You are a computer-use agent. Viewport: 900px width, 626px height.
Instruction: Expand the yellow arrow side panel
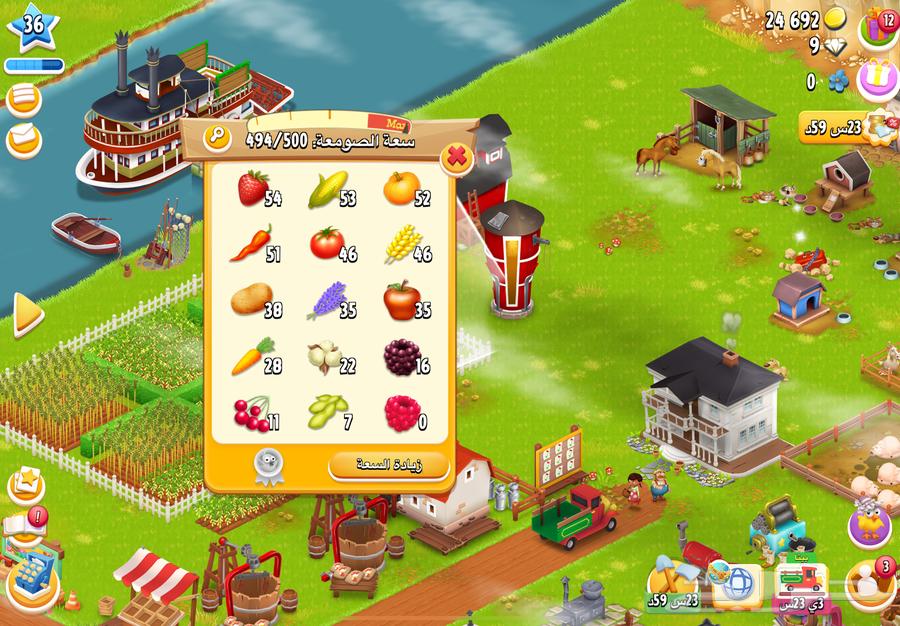(27, 317)
